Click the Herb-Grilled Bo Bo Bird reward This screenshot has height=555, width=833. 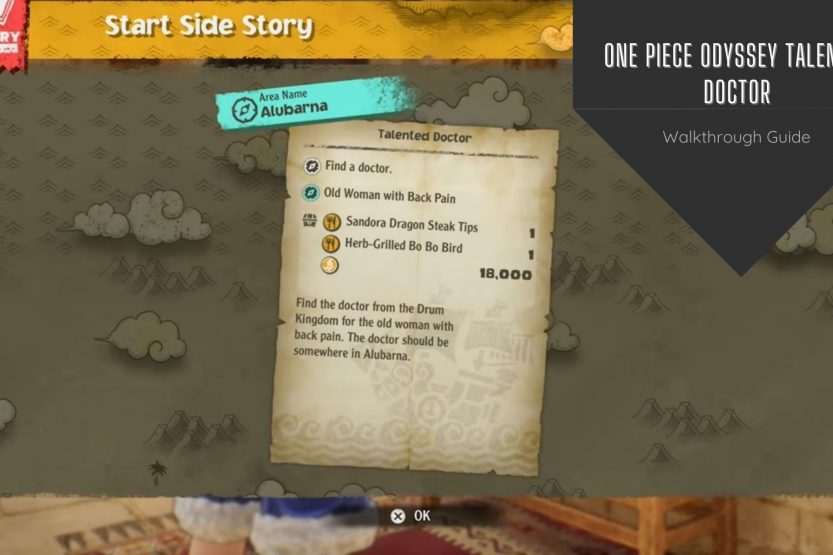point(404,246)
